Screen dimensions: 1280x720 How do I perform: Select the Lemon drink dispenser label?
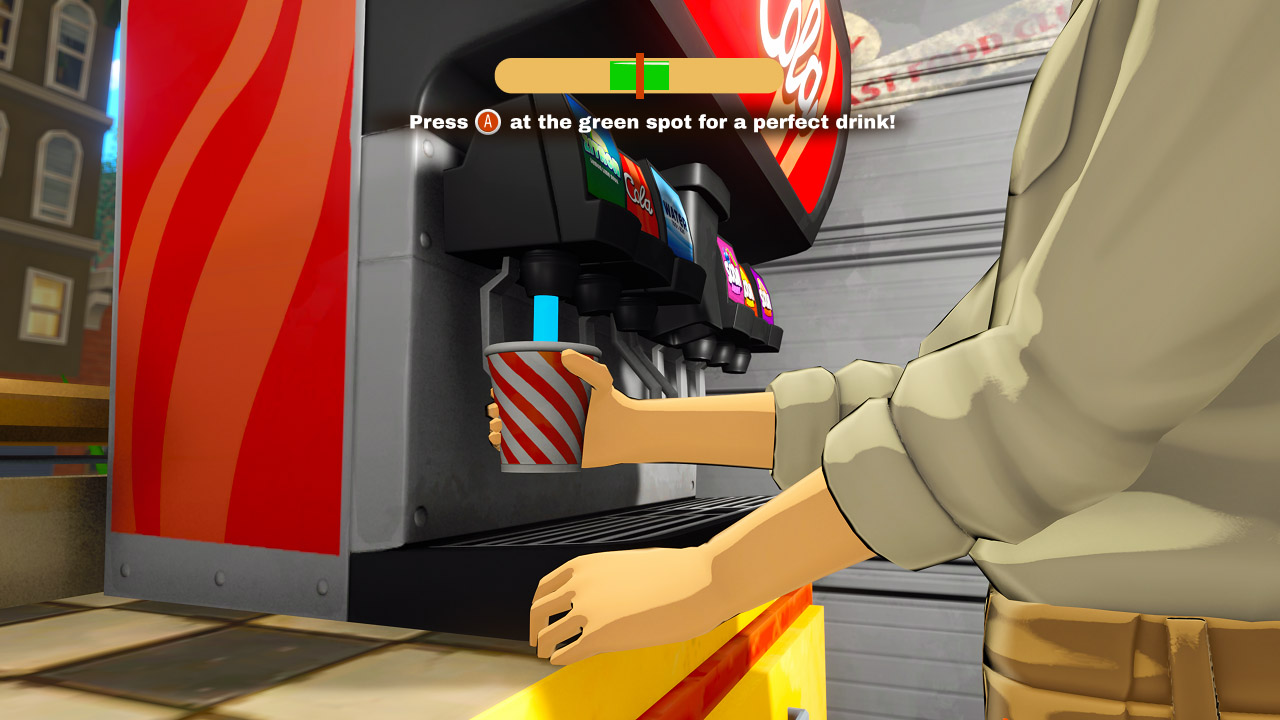[x=600, y=170]
